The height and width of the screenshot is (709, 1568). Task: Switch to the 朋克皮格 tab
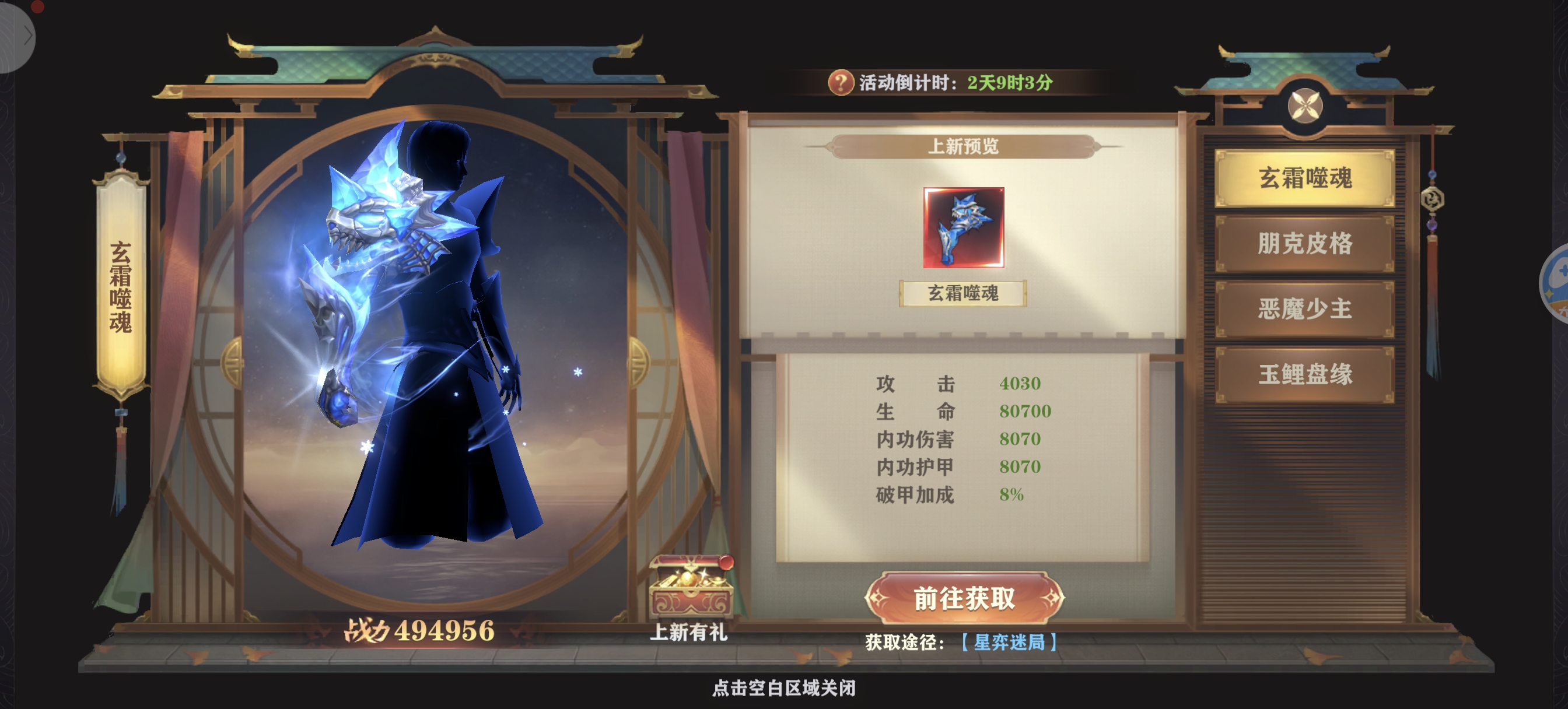point(1304,244)
